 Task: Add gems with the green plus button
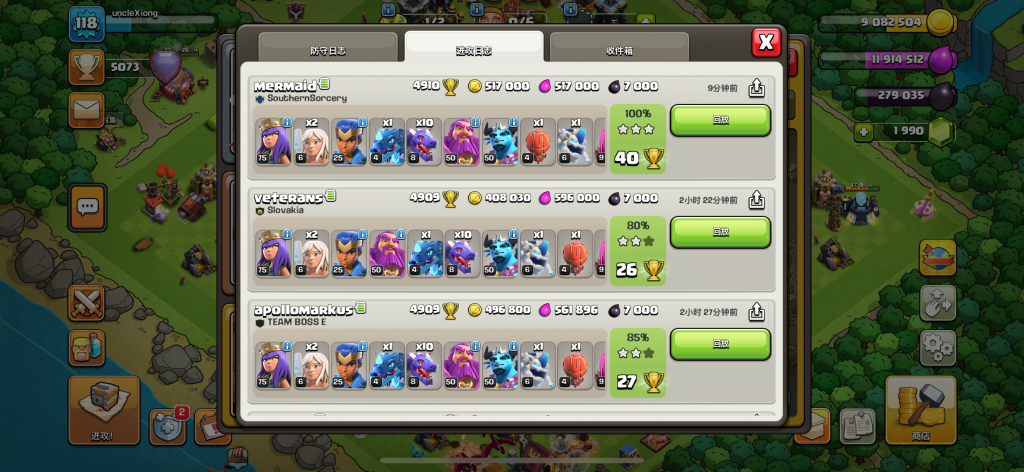(863, 131)
